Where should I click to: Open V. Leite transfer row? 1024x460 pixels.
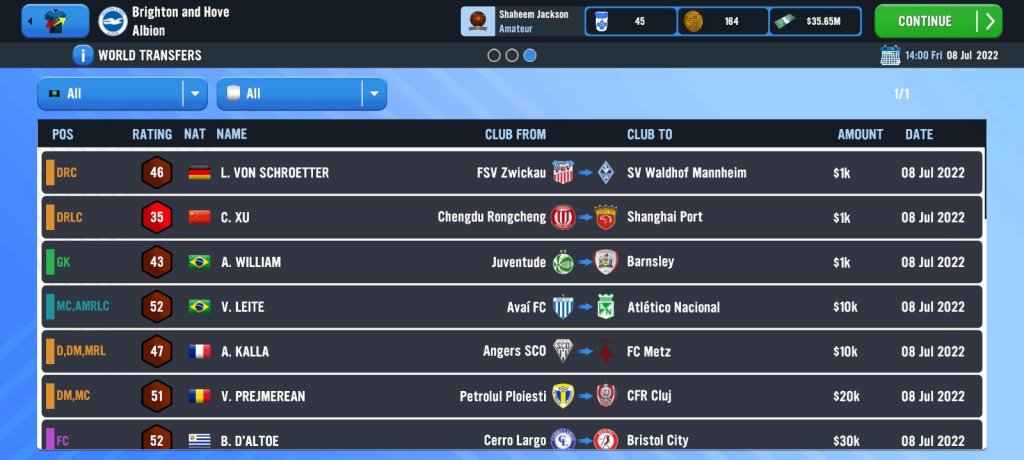tap(512, 307)
